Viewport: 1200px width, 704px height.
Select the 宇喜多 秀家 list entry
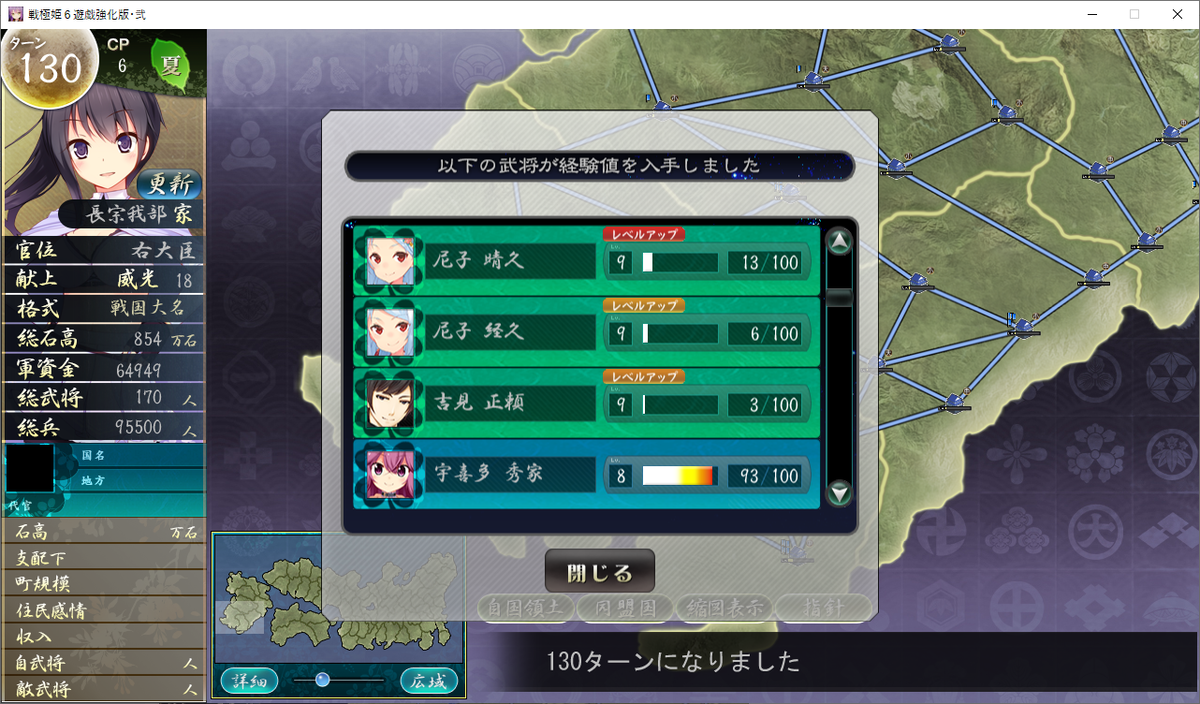click(x=586, y=475)
